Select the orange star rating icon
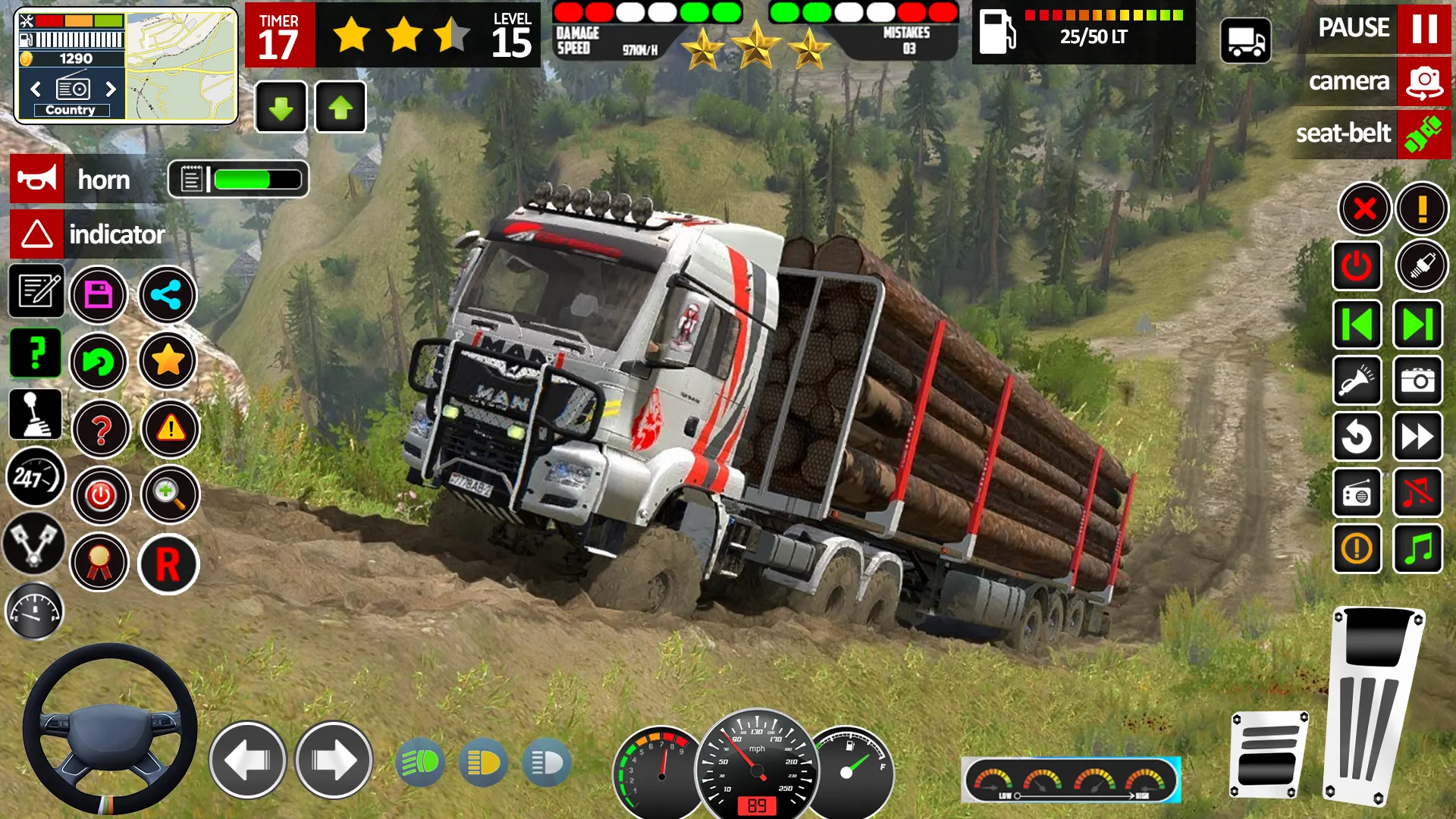 168,362
